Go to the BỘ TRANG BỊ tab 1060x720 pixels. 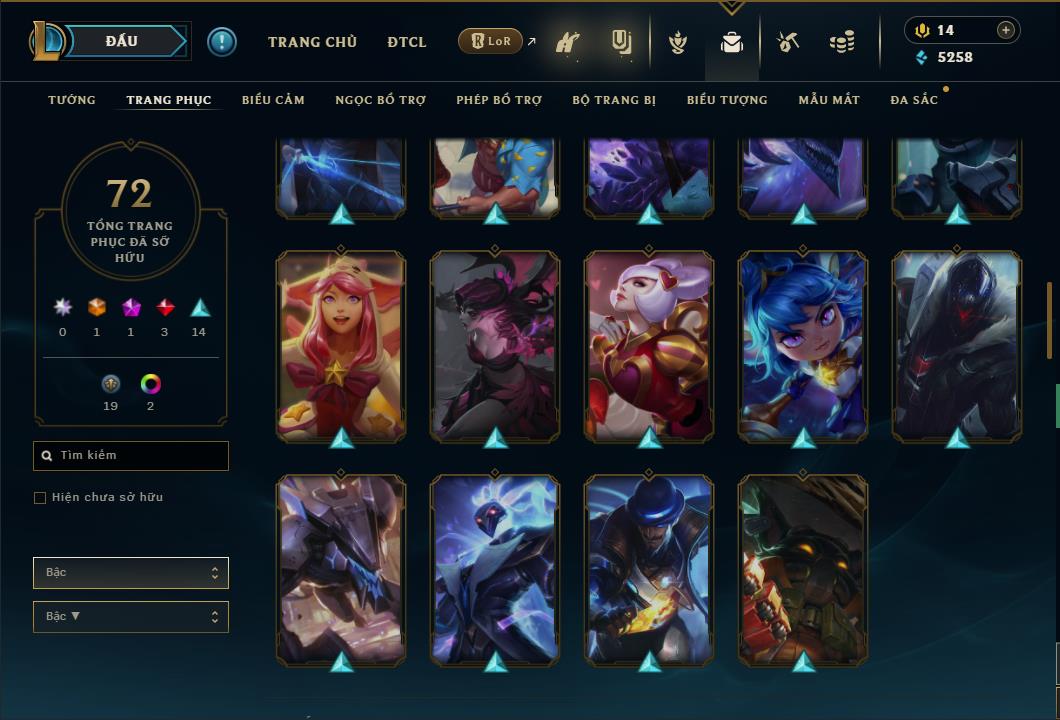click(x=614, y=100)
